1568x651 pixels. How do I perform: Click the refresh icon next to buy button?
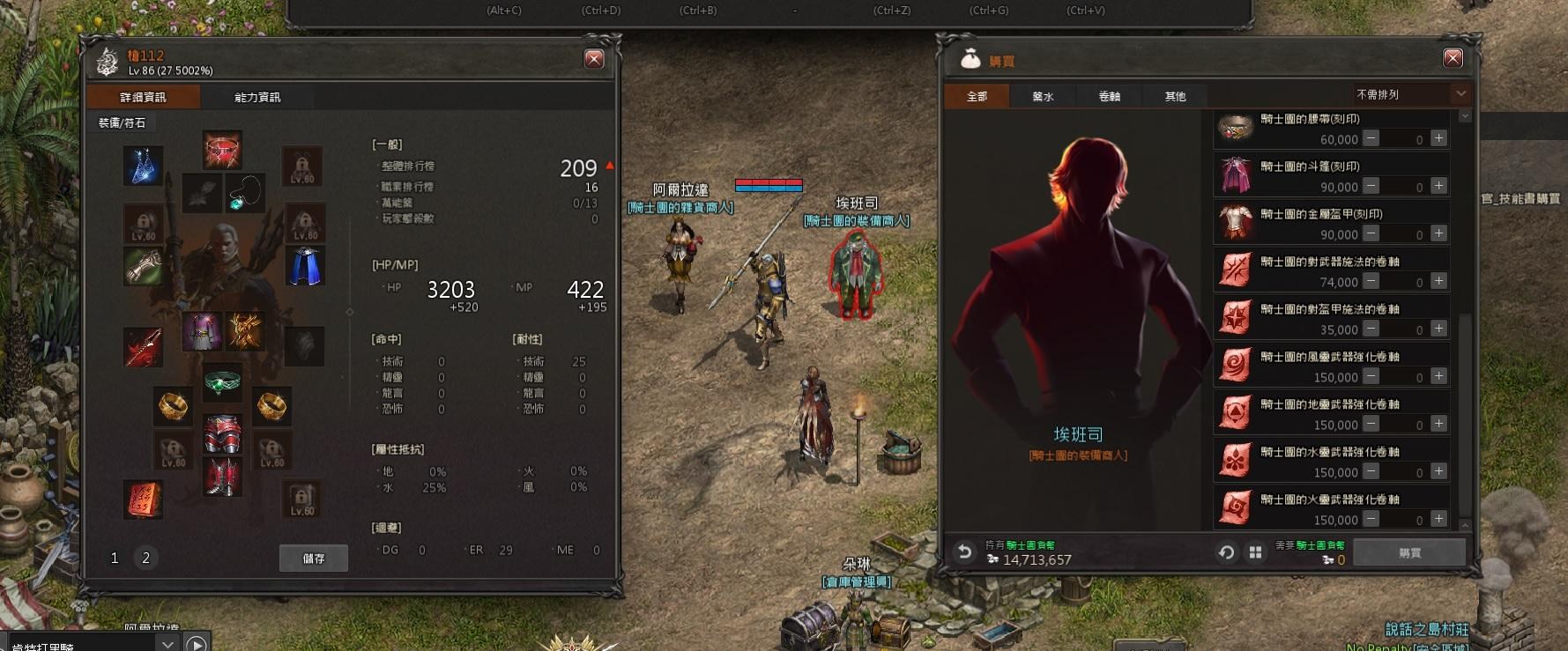tap(1226, 551)
